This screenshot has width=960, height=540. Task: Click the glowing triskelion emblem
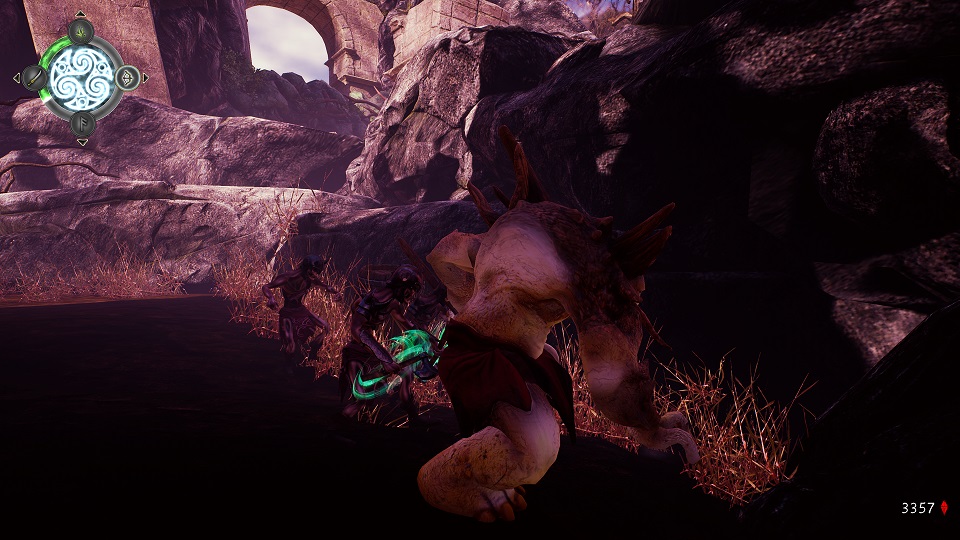(x=82, y=77)
